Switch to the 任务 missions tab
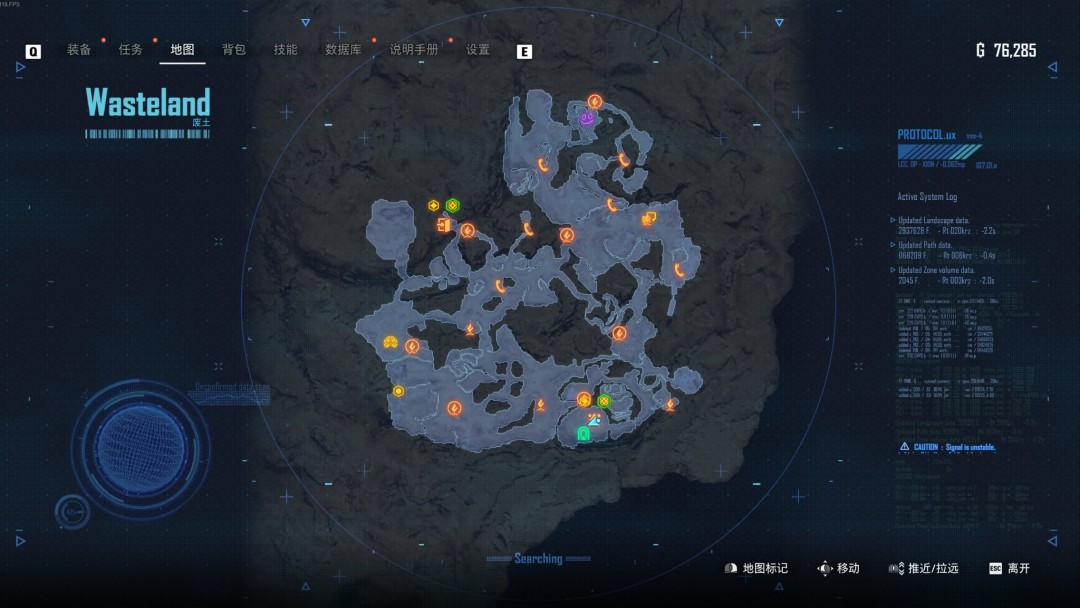Image resolution: width=1080 pixels, height=608 pixels. pos(131,50)
